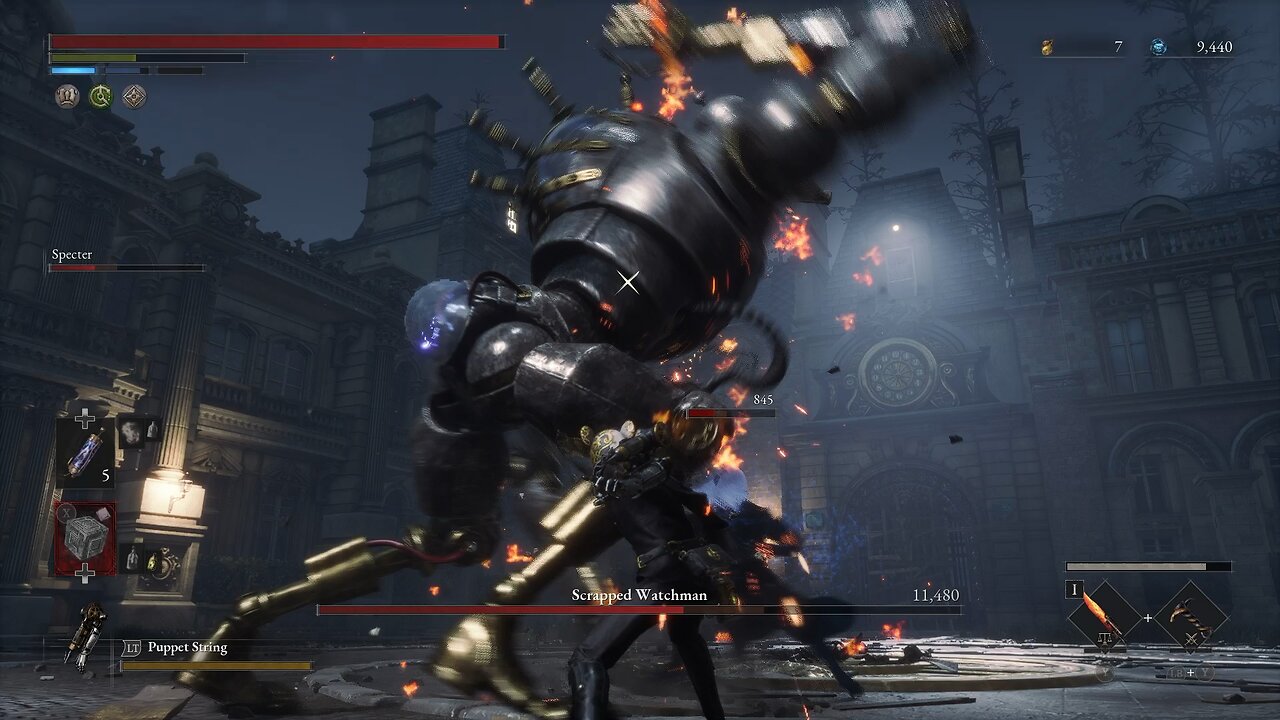Click the green circular status effect icon

pos(100,96)
